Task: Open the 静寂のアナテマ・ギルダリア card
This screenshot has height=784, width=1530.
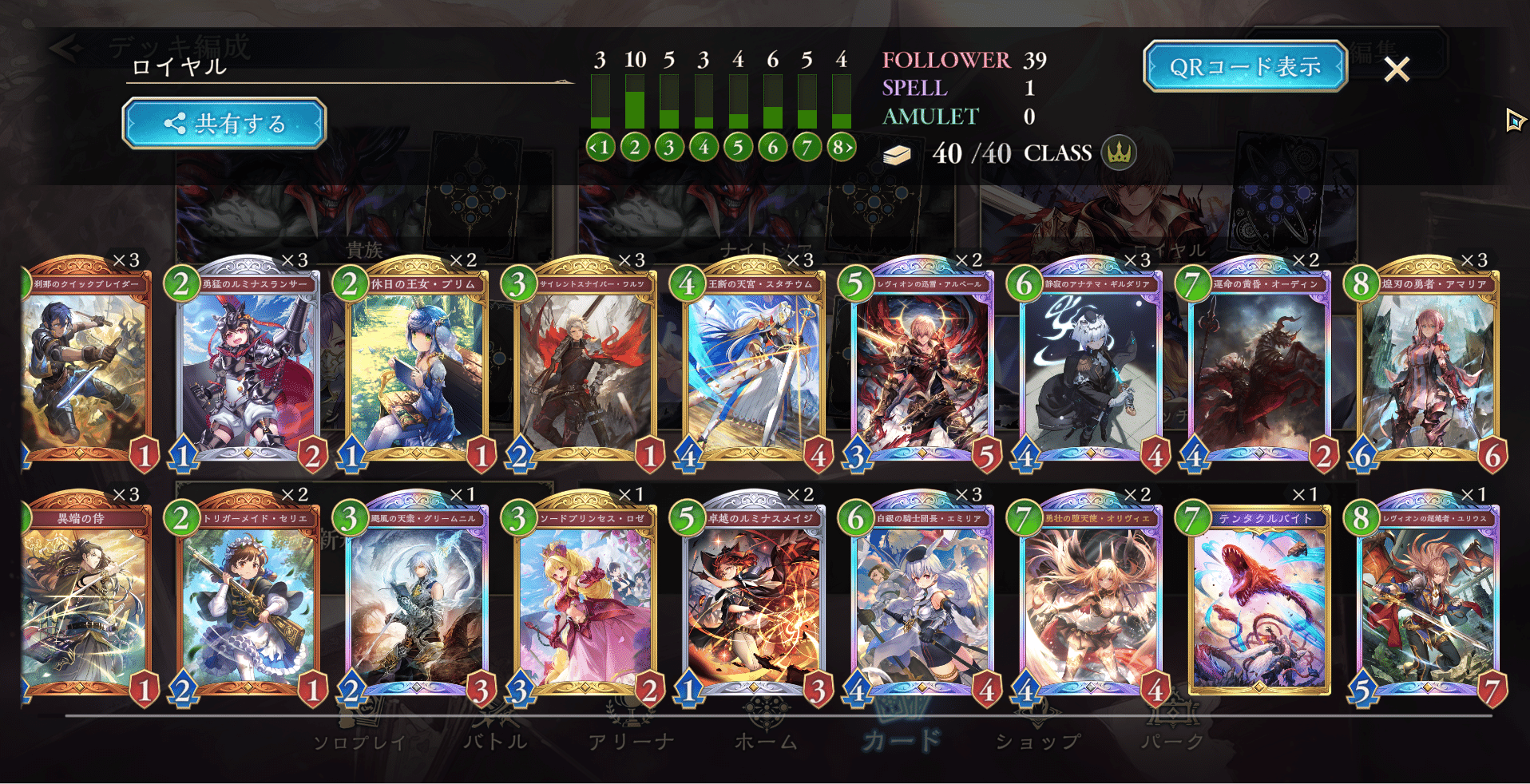Action: 1092,367
